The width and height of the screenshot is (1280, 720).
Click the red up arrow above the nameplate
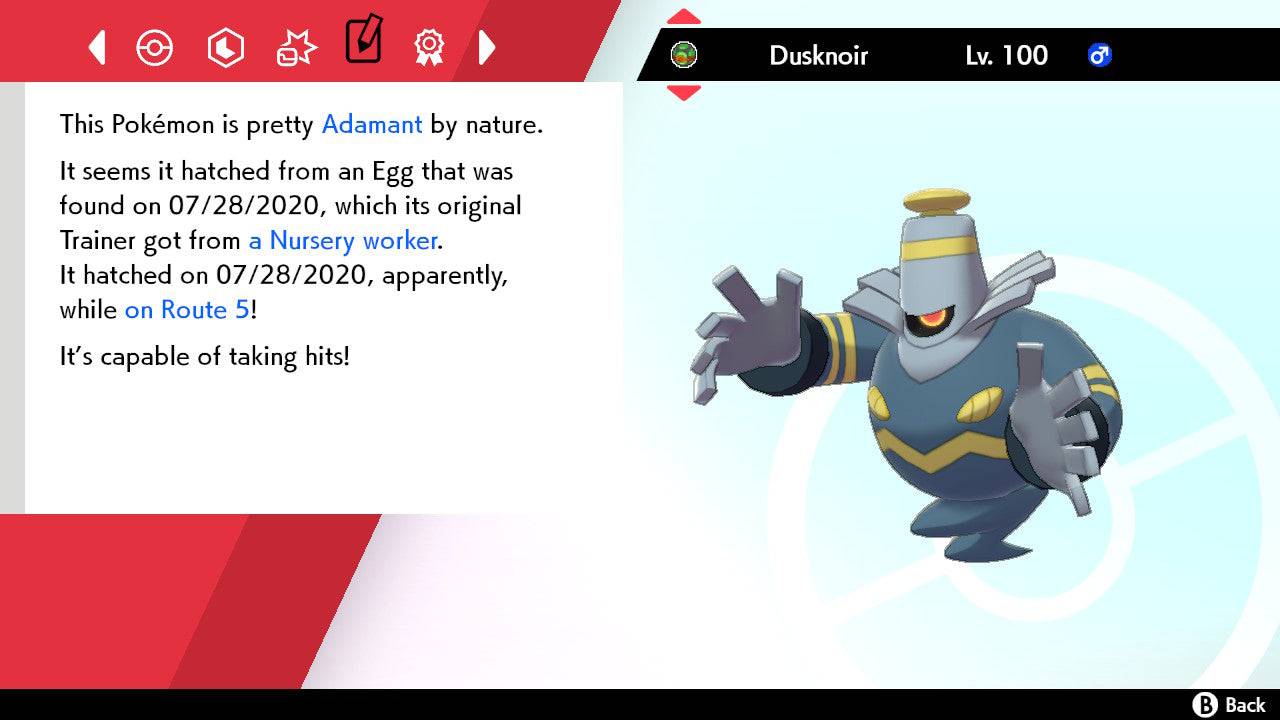[683, 15]
